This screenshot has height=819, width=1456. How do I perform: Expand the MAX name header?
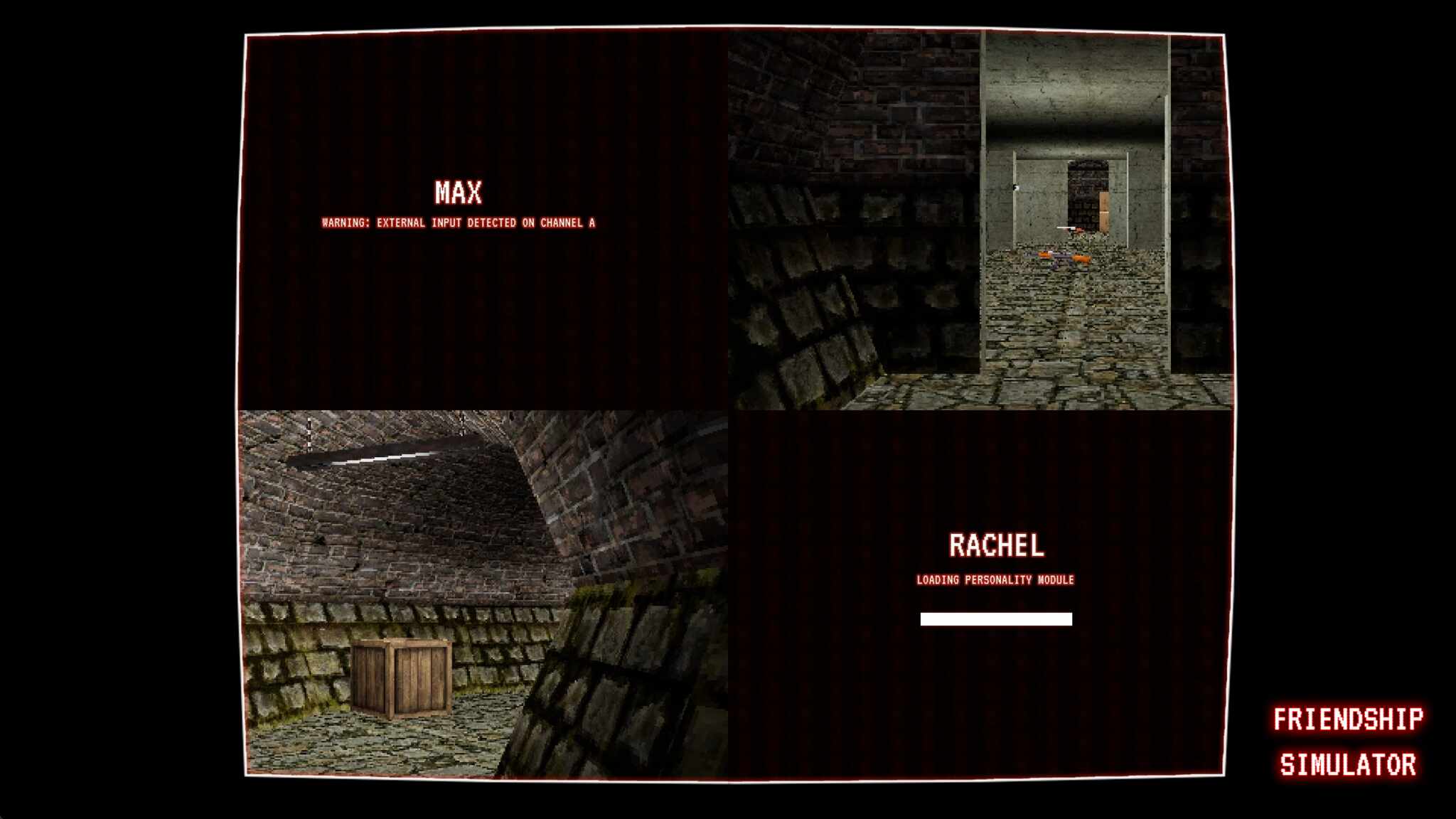pos(459,191)
